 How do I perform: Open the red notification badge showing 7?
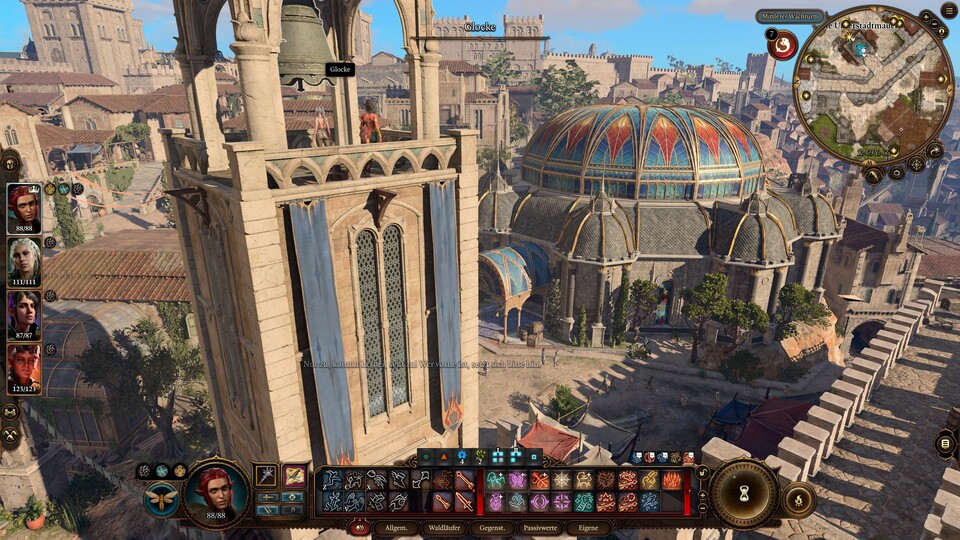782,43
